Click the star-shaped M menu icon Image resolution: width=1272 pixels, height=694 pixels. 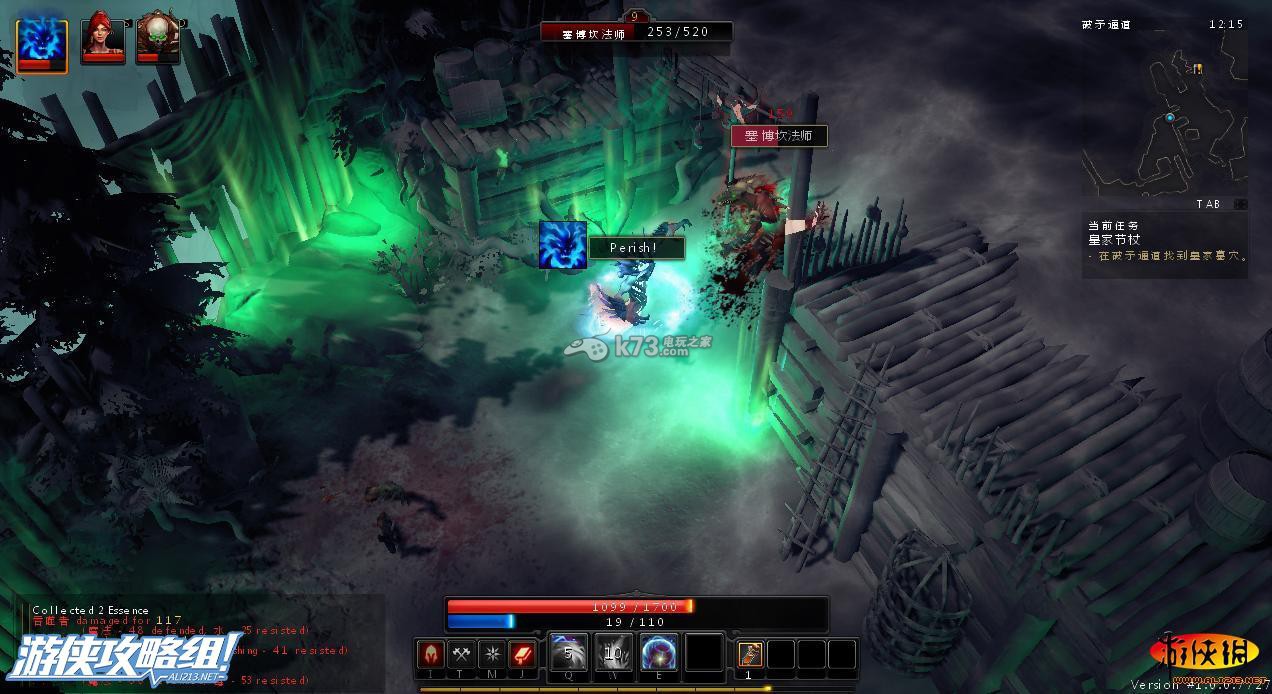pos(492,654)
